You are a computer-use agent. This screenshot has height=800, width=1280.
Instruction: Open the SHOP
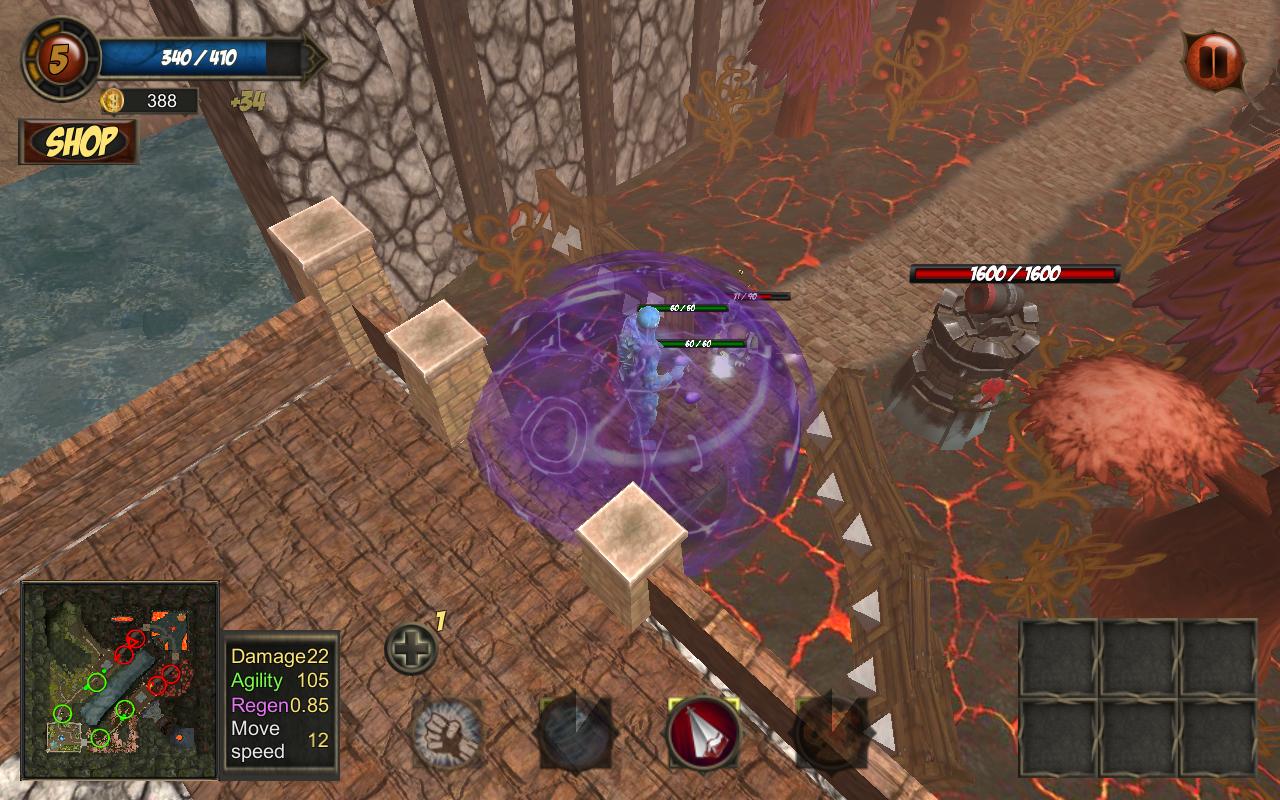point(78,142)
